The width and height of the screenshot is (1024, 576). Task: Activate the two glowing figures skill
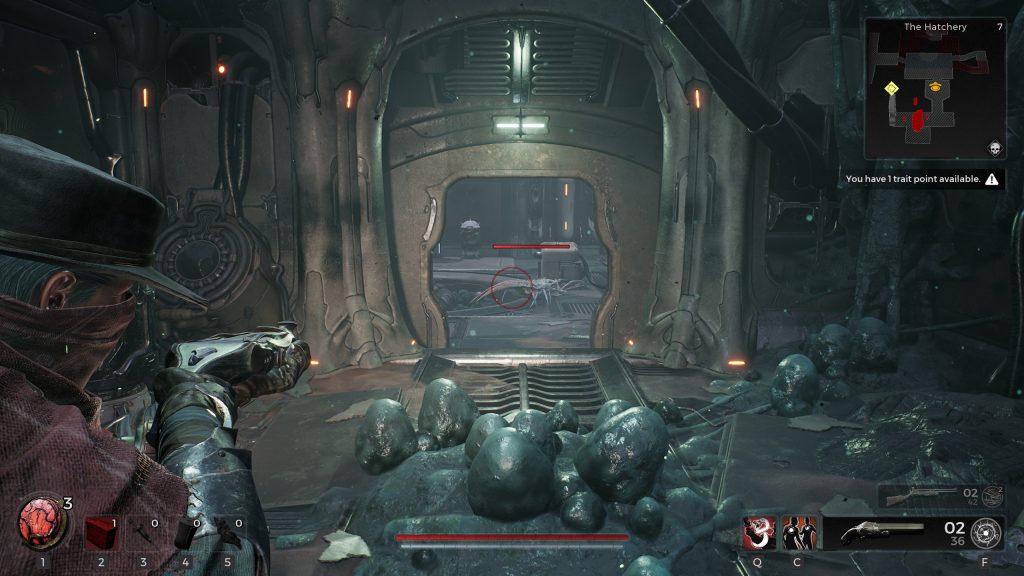[798, 532]
